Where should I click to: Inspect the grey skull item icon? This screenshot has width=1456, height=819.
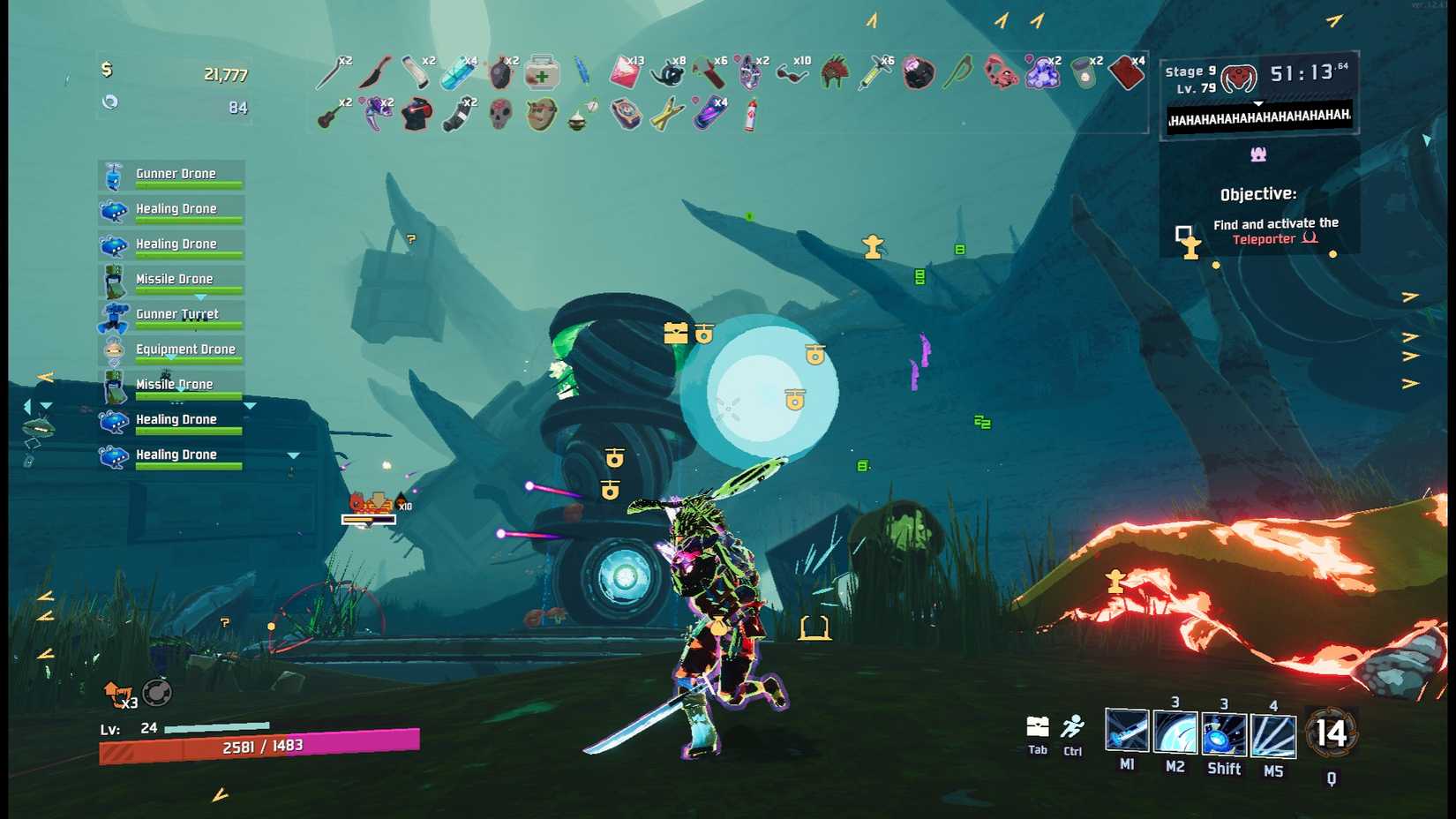[500, 115]
